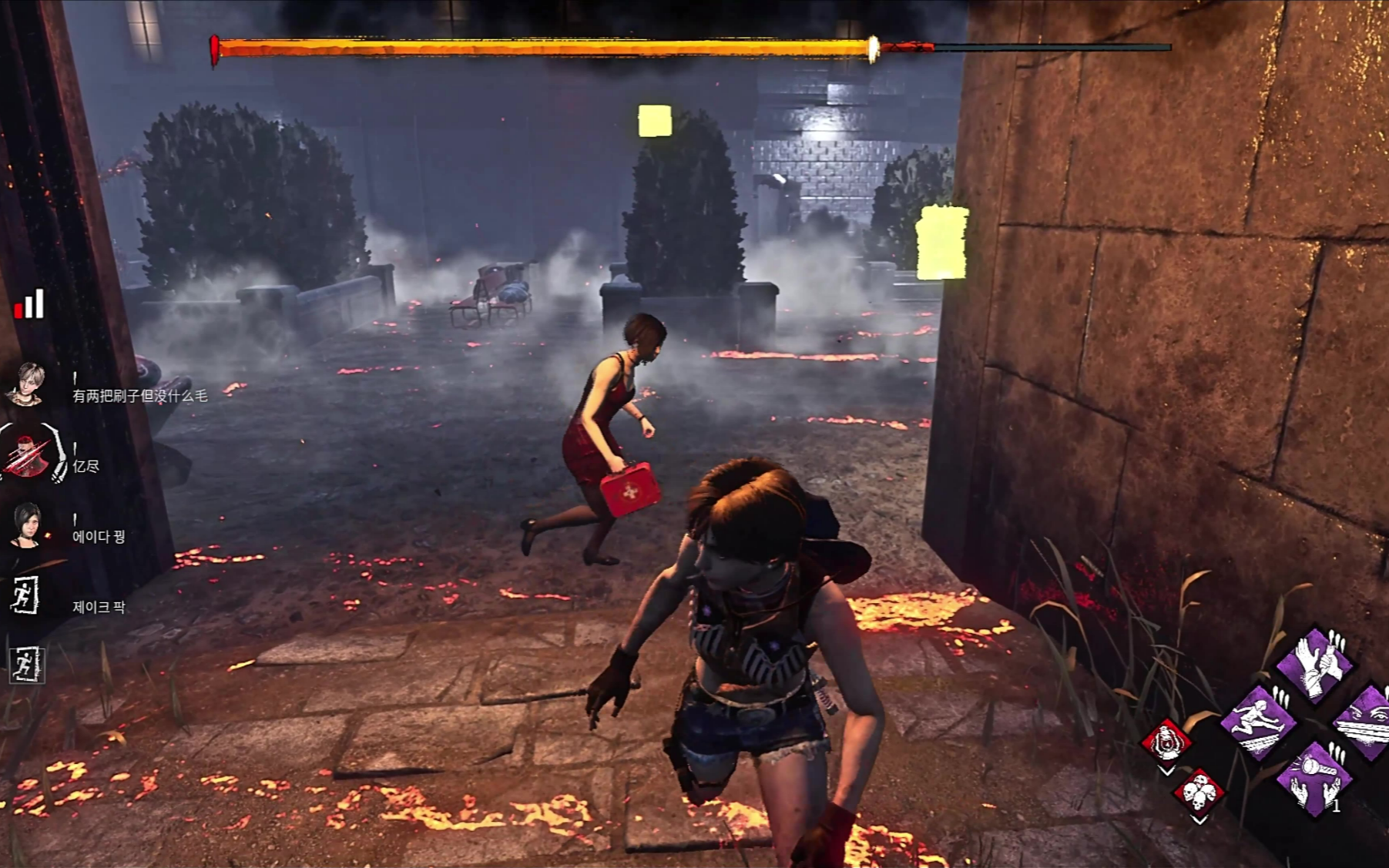Image resolution: width=1389 pixels, height=868 pixels.
Task: Click the blonde survivor portrait in the player list
Action: (27, 383)
